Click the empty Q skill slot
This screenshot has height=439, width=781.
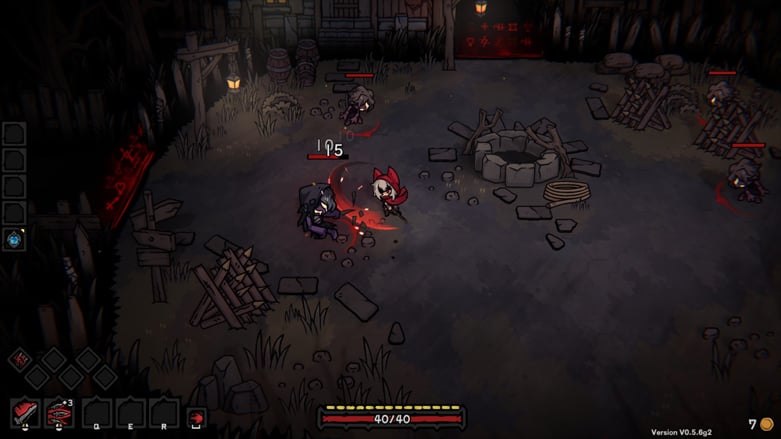coord(96,413)
